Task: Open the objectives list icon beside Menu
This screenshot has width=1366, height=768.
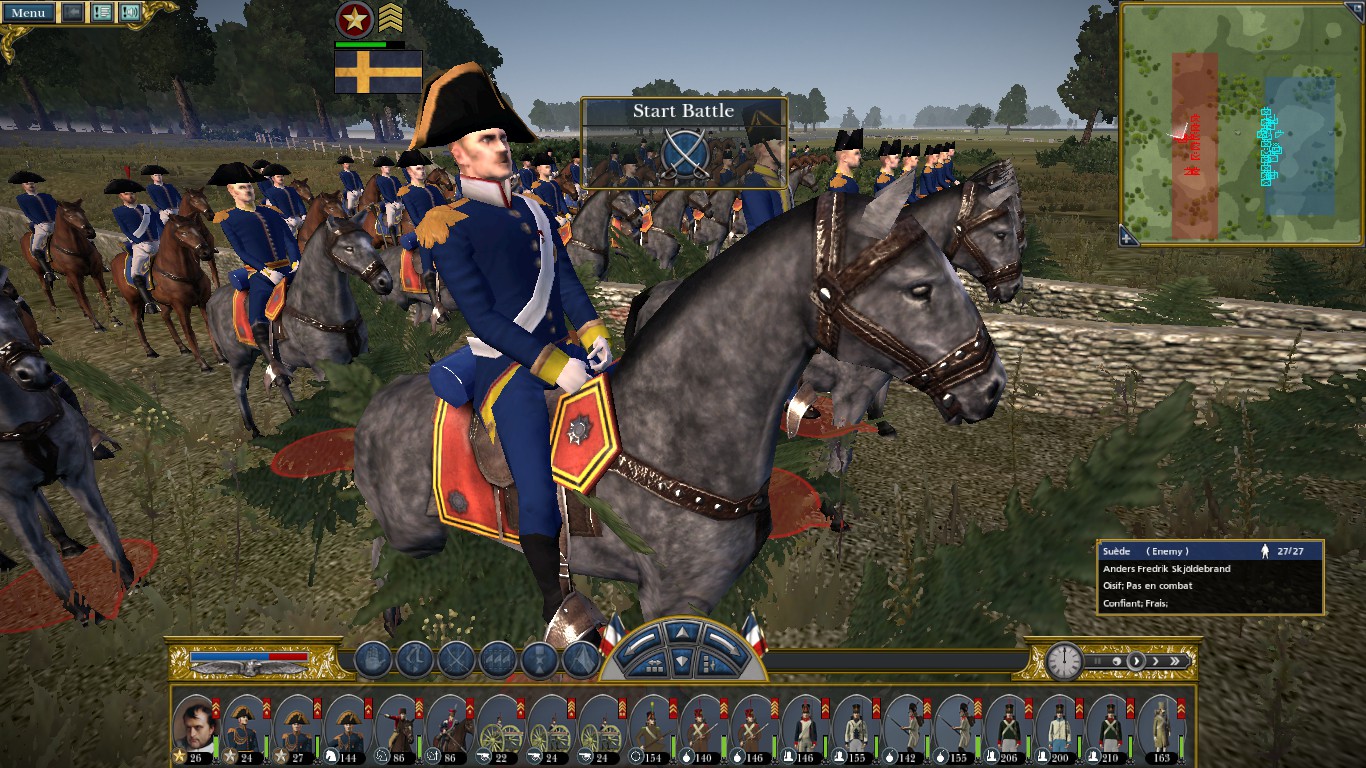Action: [101, 12]
